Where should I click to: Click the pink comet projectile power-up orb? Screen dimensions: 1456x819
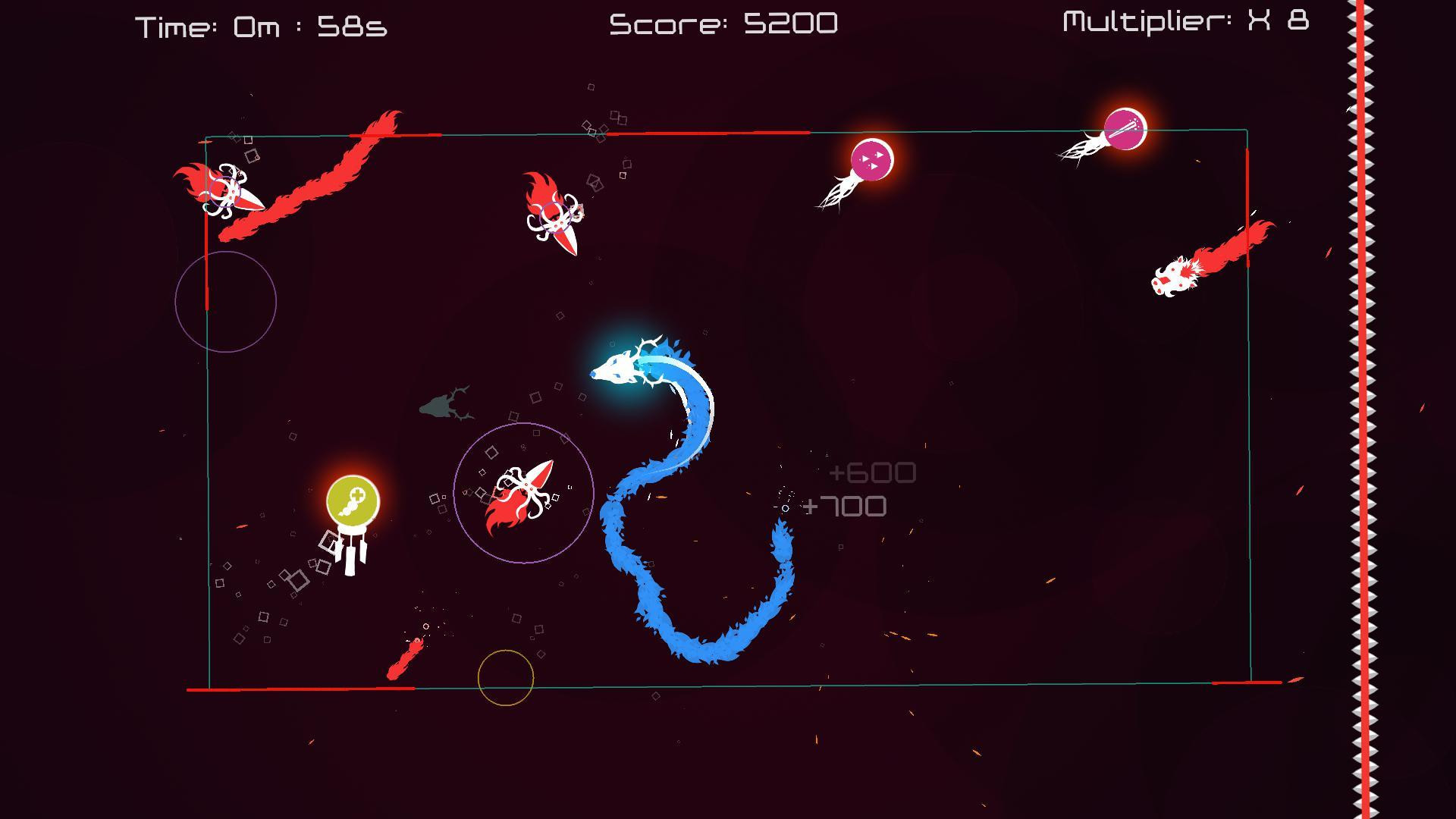click(1124, 129)
